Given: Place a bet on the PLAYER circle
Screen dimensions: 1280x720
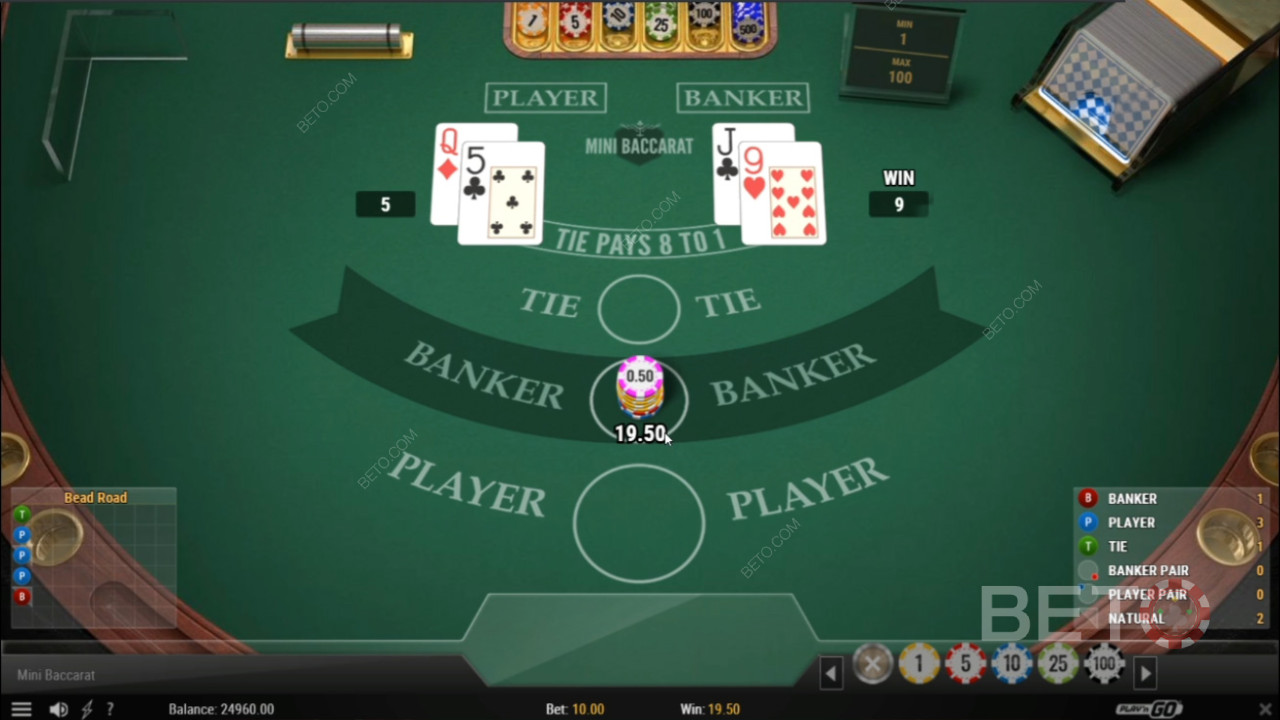Looking at the screenshot, I should click(640, 523).
